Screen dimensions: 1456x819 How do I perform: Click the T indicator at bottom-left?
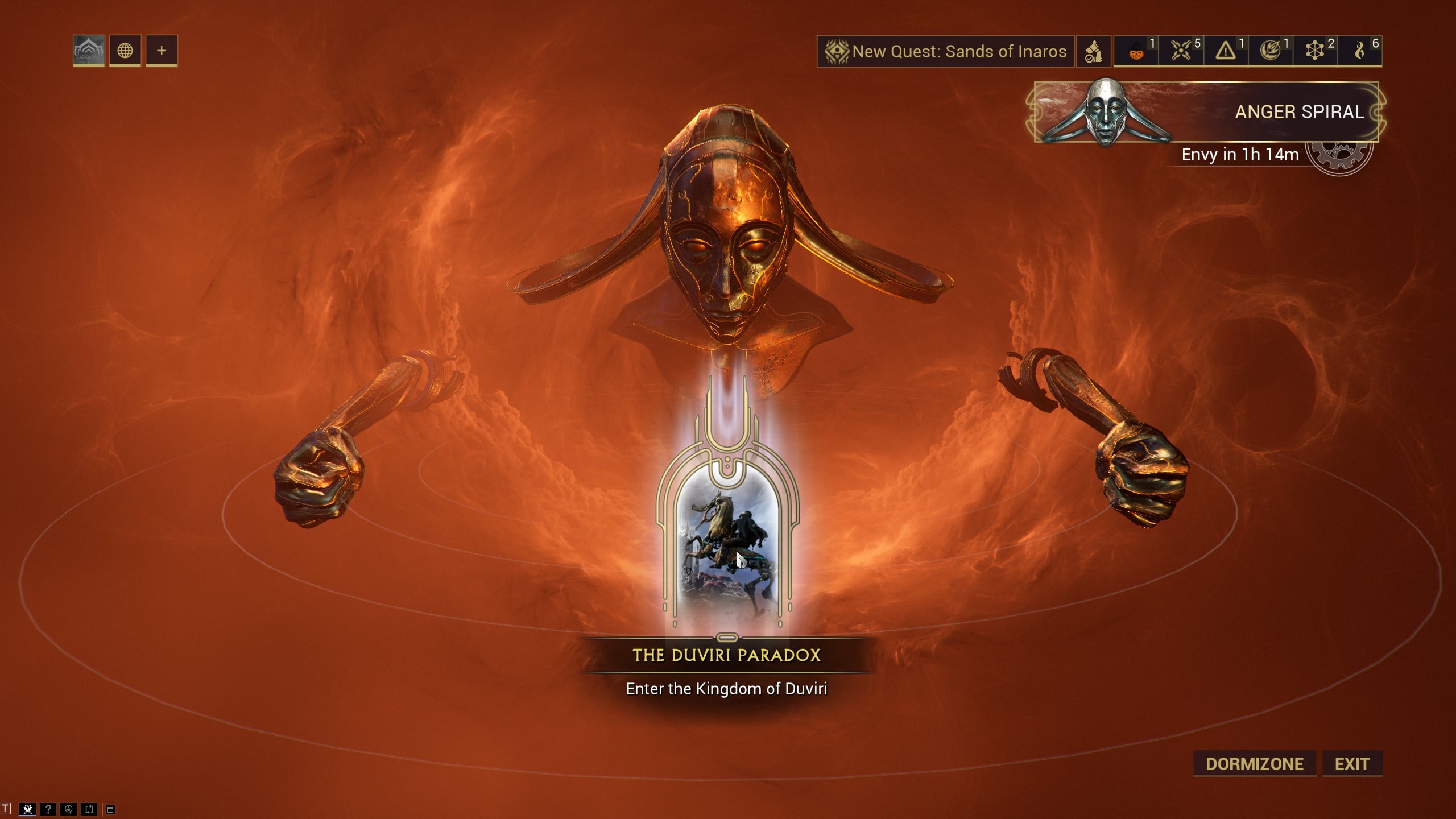pyautogui.click(x=5, y=809)
